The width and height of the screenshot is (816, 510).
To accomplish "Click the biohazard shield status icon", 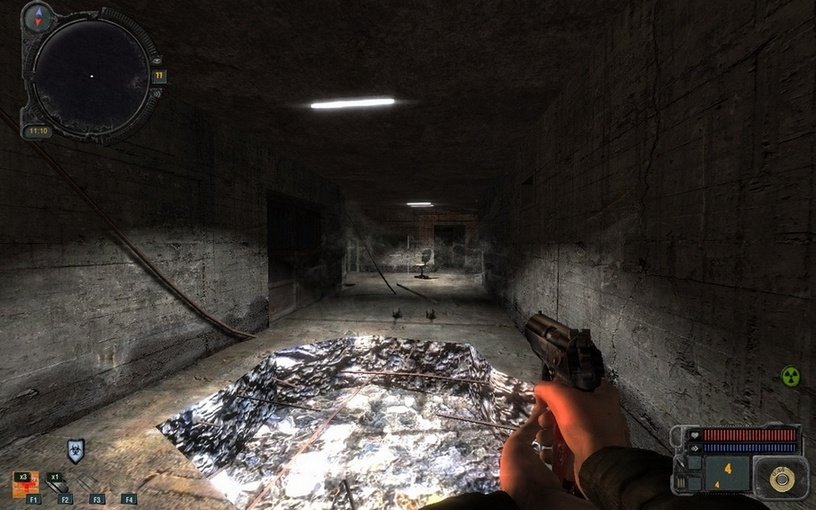I will coord(75,450).
